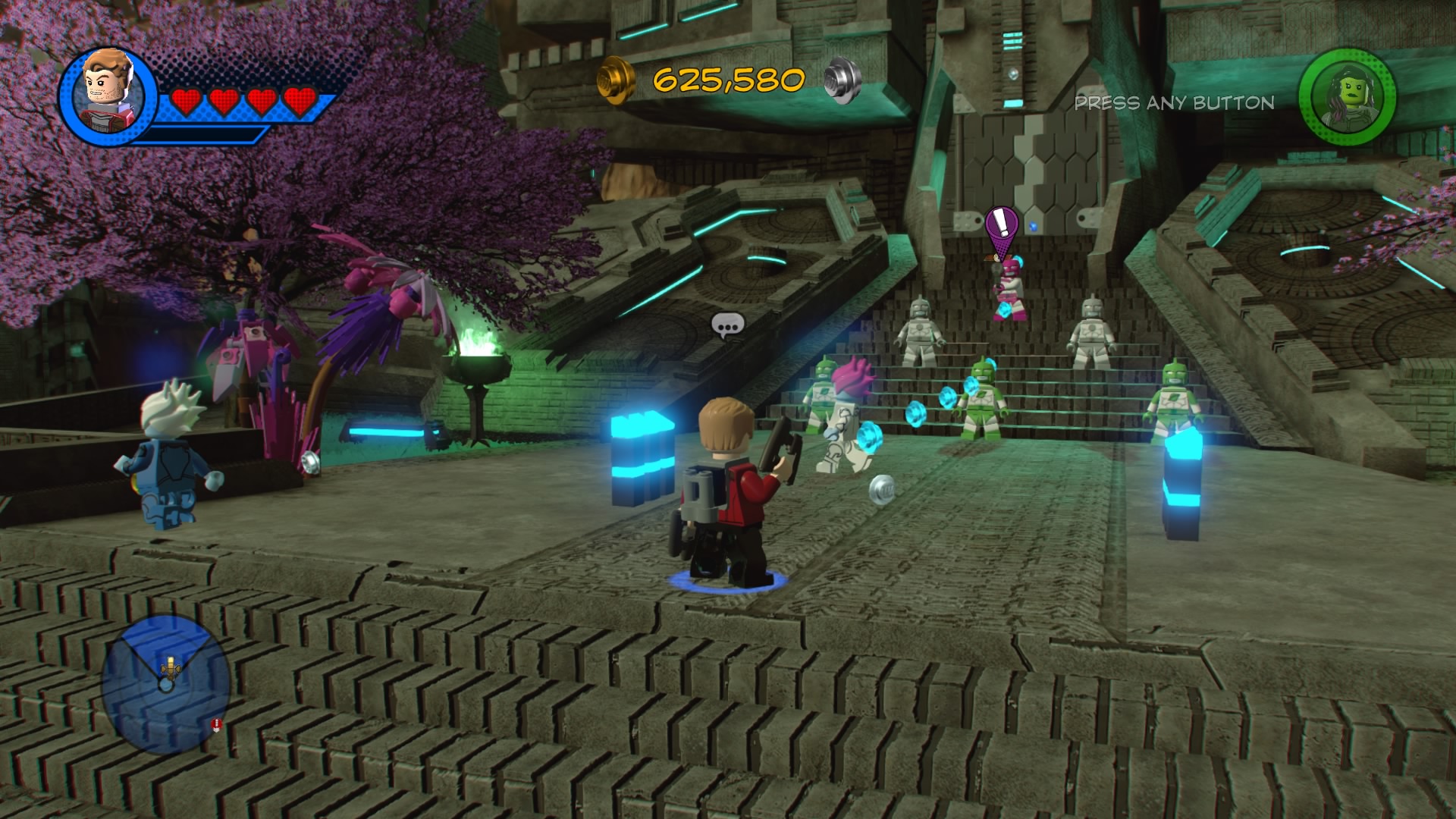Click the speech bubble dialogue indicator
The width and height of the screenshot is (1456, 819).
point(728,327)
